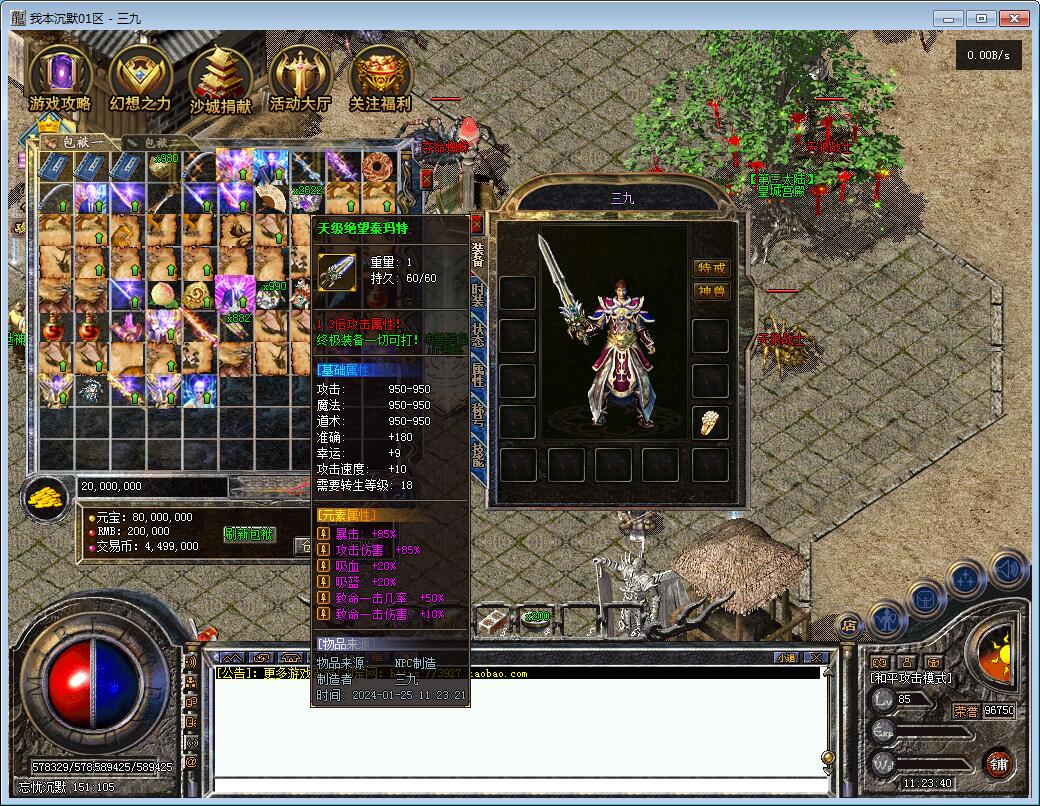Click the 刷新包裹 refresh bag button

point(249,534)
